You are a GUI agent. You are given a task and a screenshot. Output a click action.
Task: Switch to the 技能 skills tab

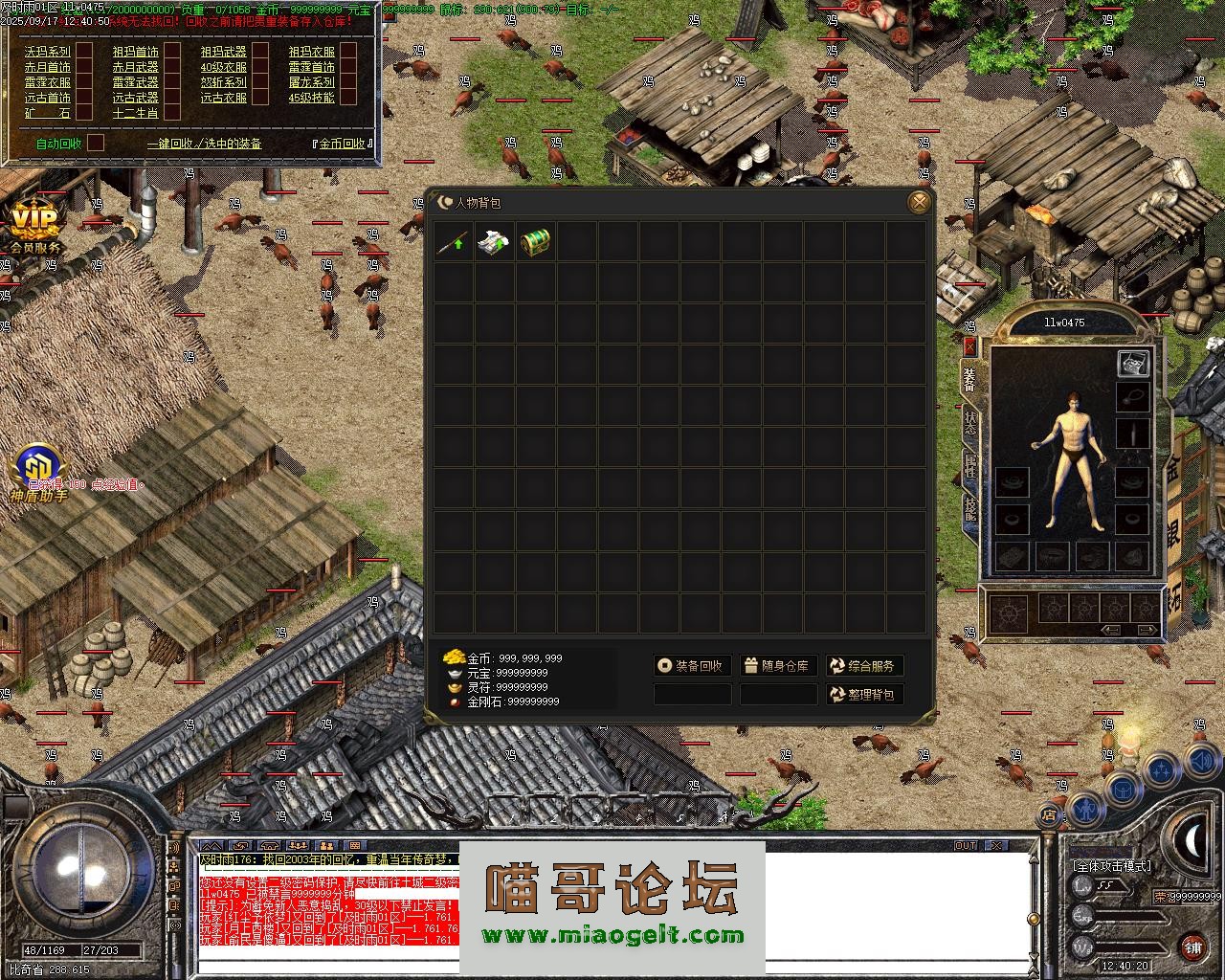[969, 509]
